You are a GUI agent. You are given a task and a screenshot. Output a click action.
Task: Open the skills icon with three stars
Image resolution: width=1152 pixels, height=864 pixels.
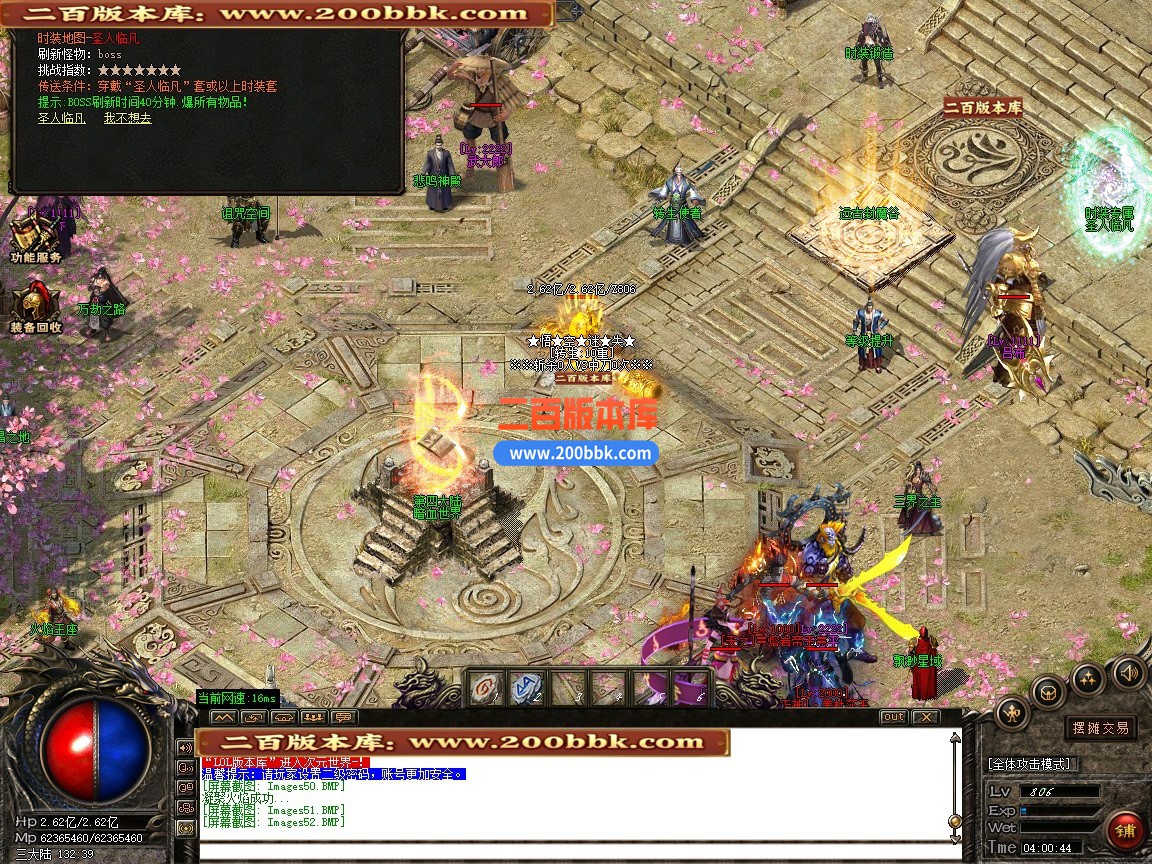tap(1088, 679)
